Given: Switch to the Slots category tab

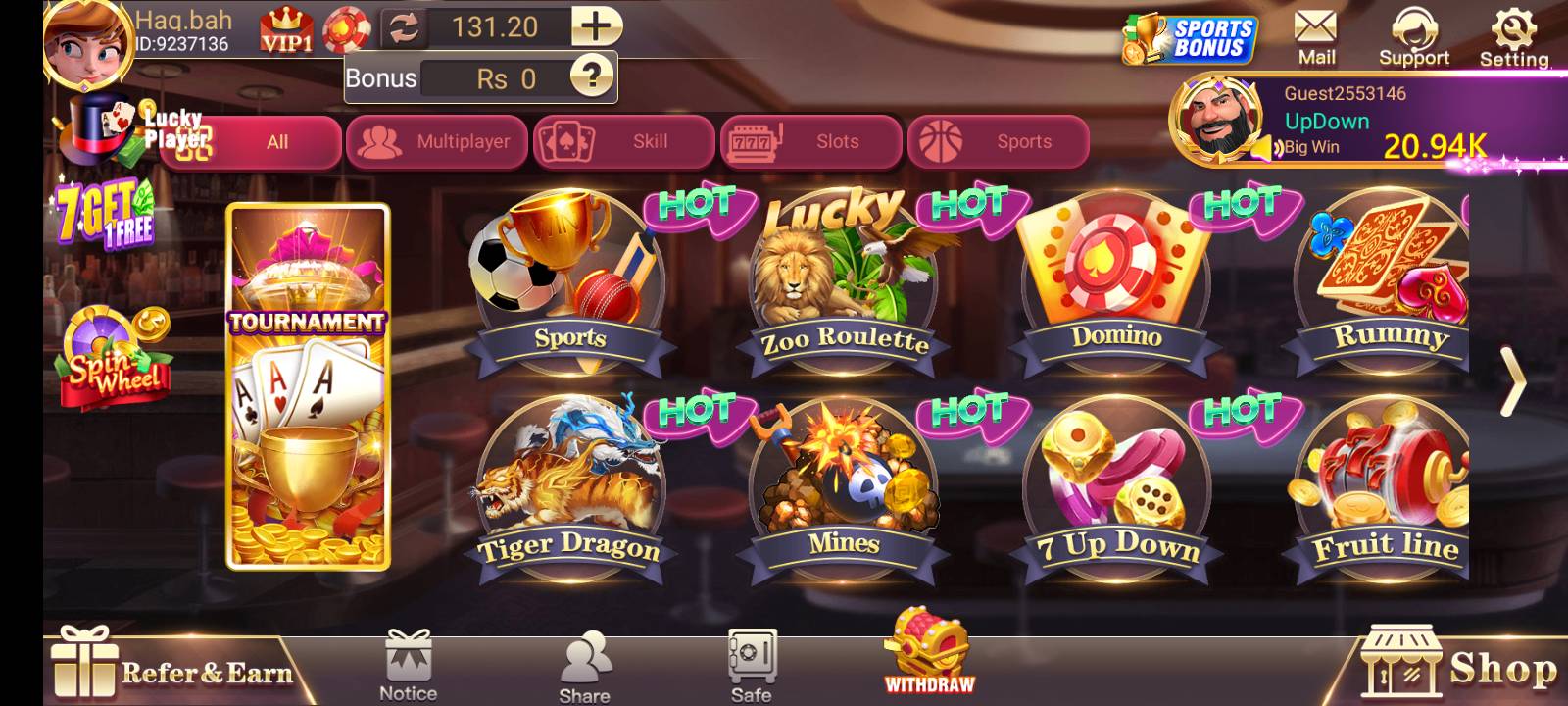Looking at the screenshot, I should (810, 141).
